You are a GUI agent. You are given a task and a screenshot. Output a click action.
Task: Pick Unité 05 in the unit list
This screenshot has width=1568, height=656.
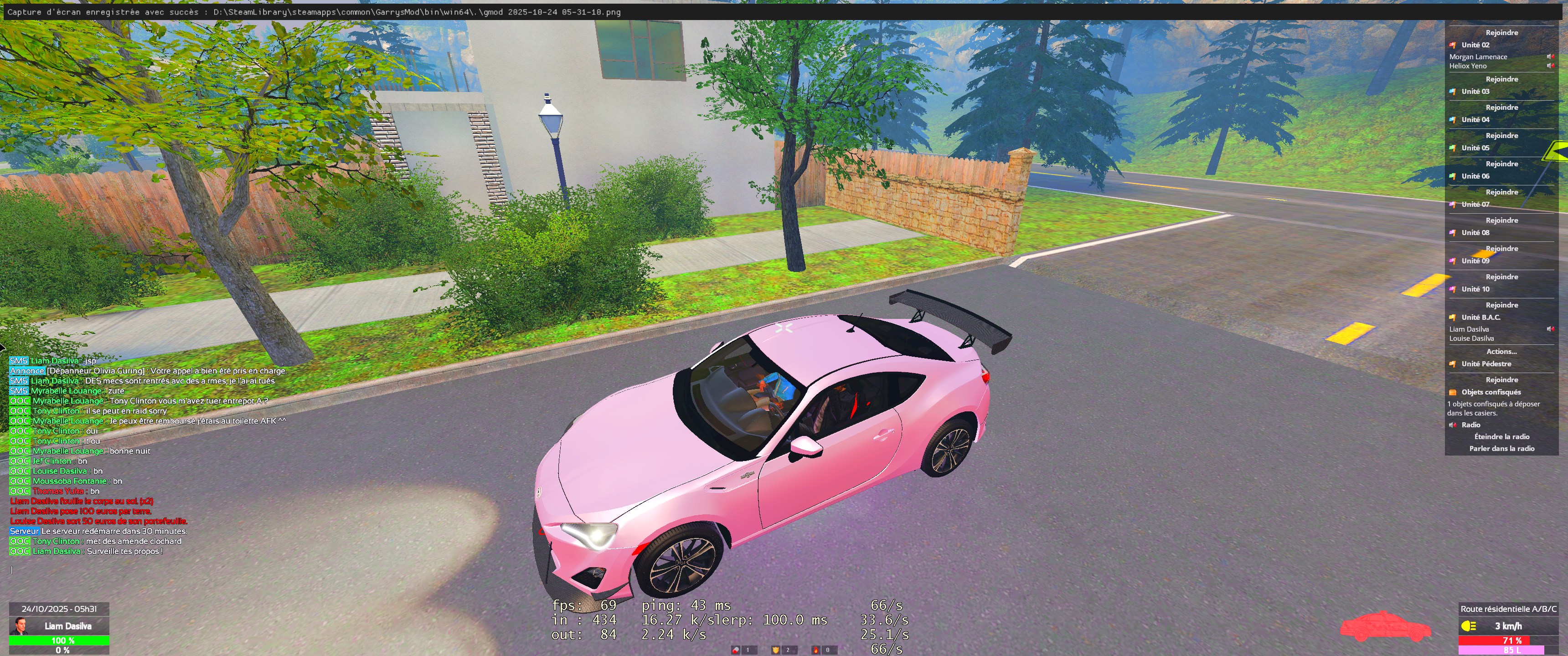(1475, 149)
